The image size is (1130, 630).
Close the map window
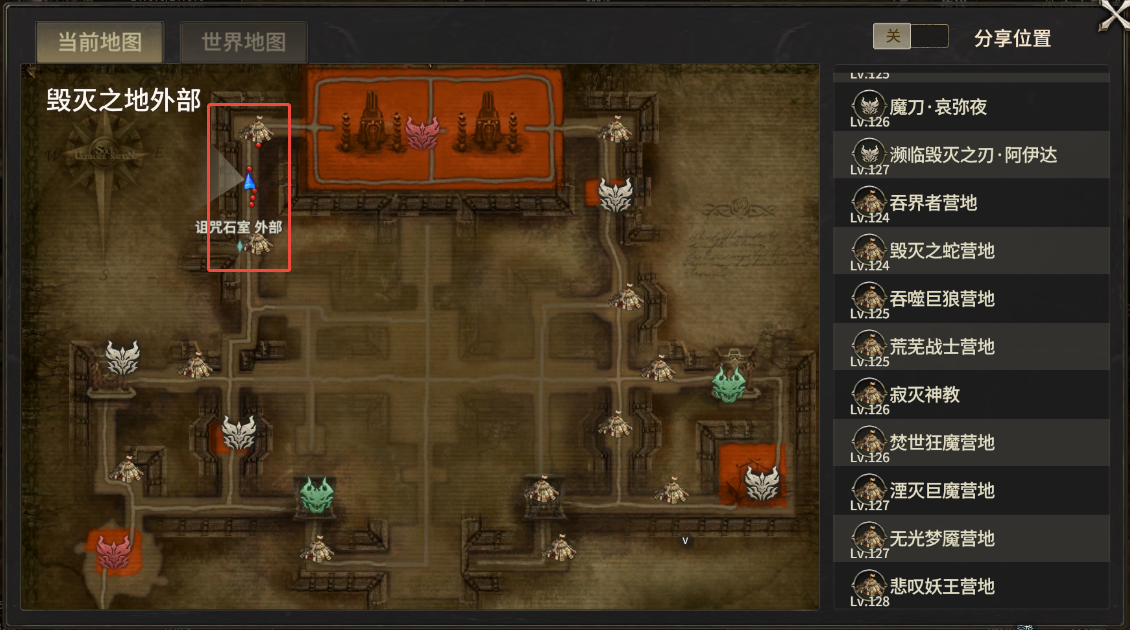point(1114,15)
